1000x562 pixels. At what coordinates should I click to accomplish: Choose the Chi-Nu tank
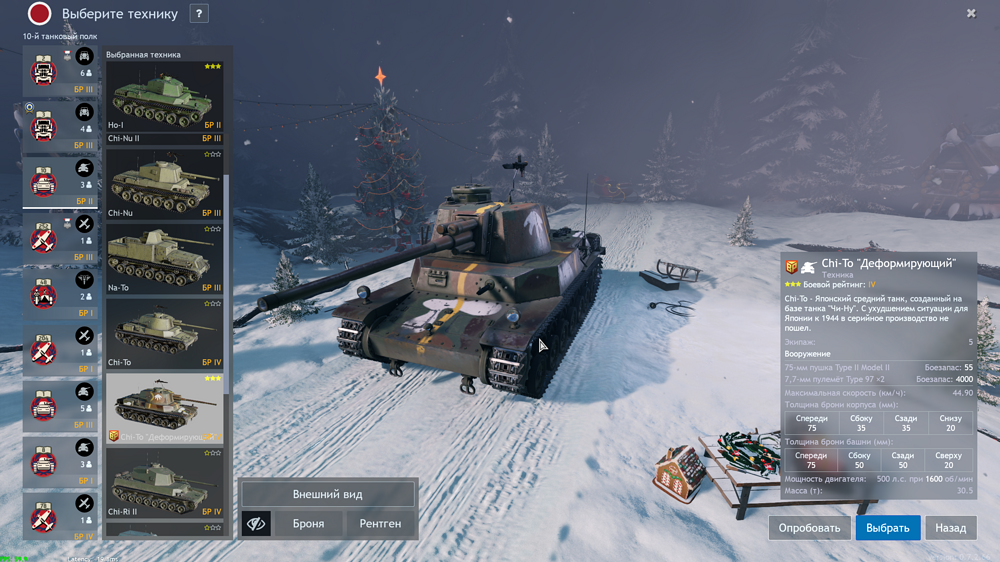[x=164, y=185]
